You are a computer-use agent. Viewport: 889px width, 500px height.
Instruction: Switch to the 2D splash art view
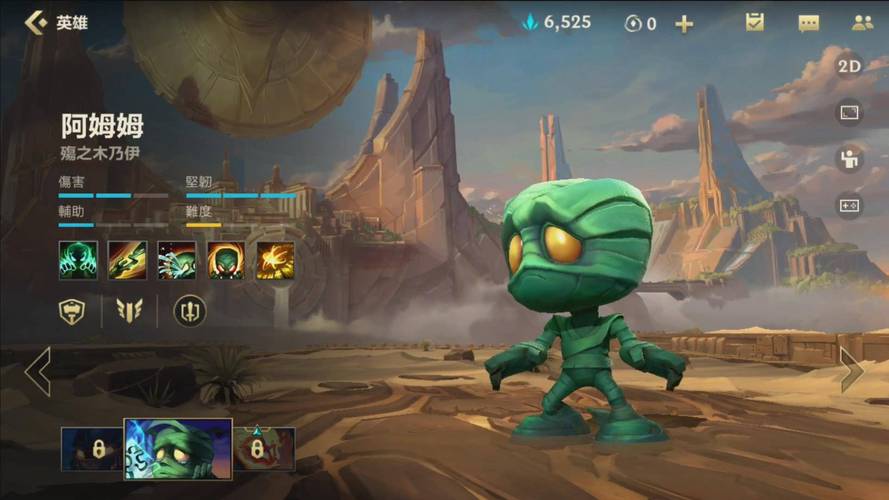pos(849,66)
